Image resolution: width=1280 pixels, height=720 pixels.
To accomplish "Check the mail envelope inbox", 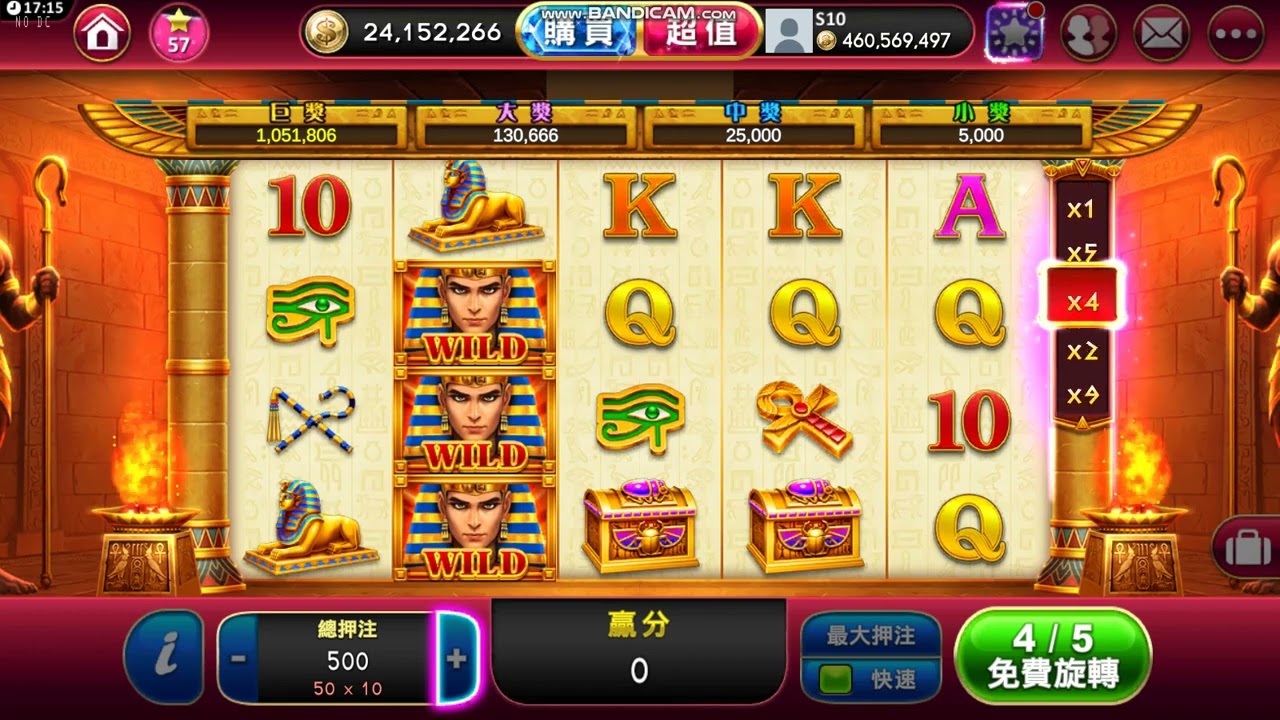I will click(x=1162, y=33).
